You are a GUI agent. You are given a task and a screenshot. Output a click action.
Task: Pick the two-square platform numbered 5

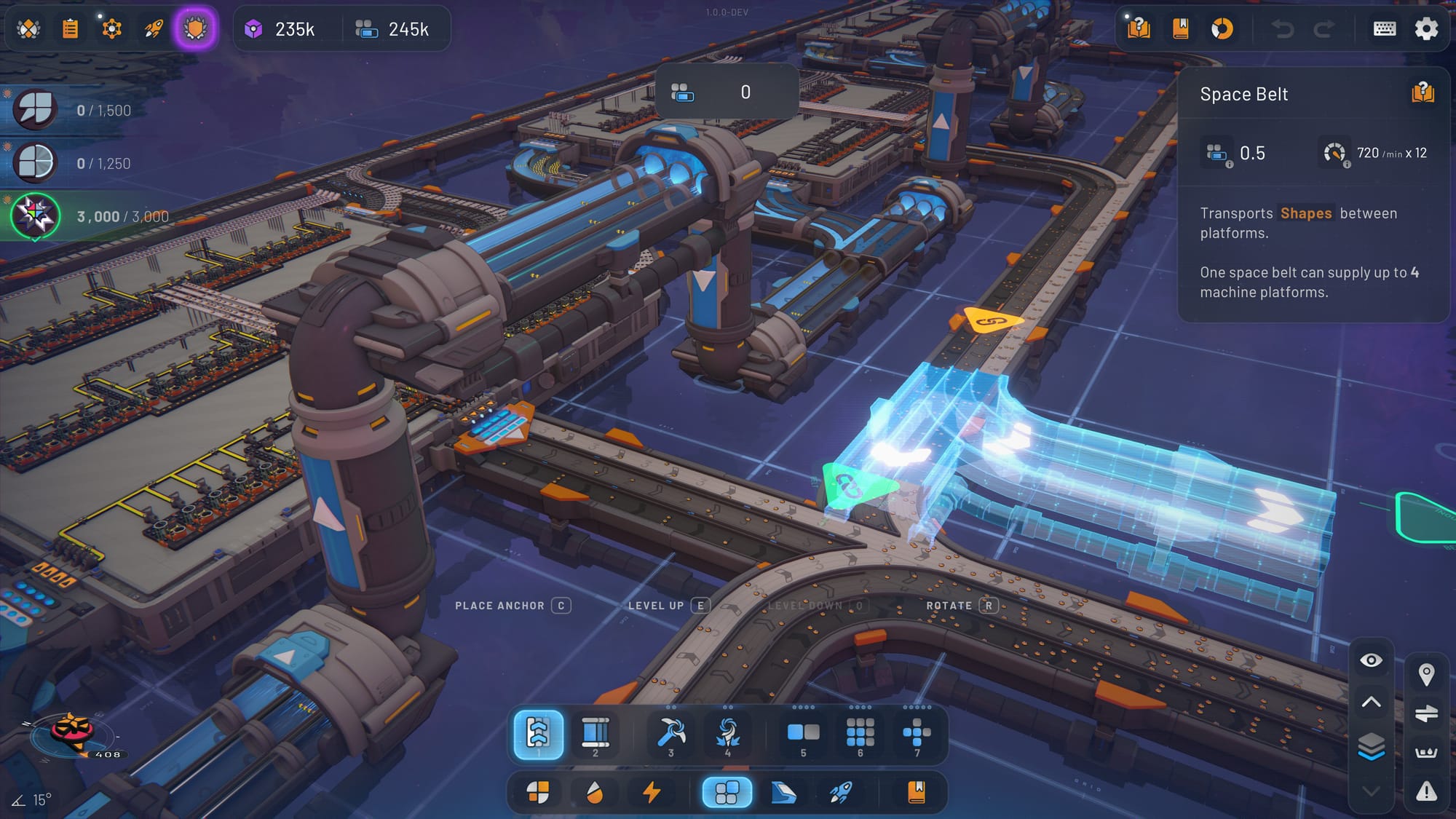pos(803,734)
